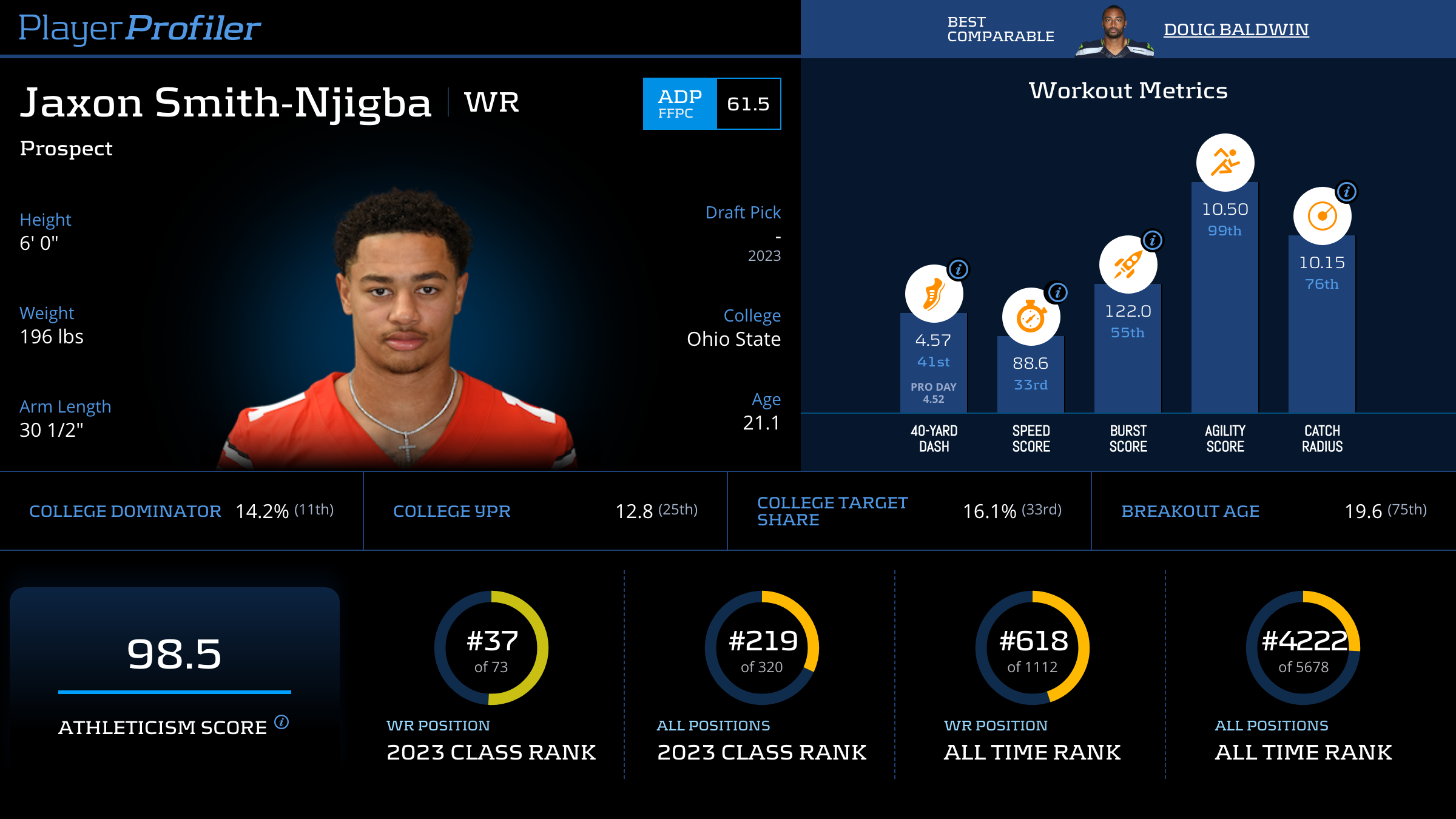Open the Speed Score info icon

[1057, 293]
